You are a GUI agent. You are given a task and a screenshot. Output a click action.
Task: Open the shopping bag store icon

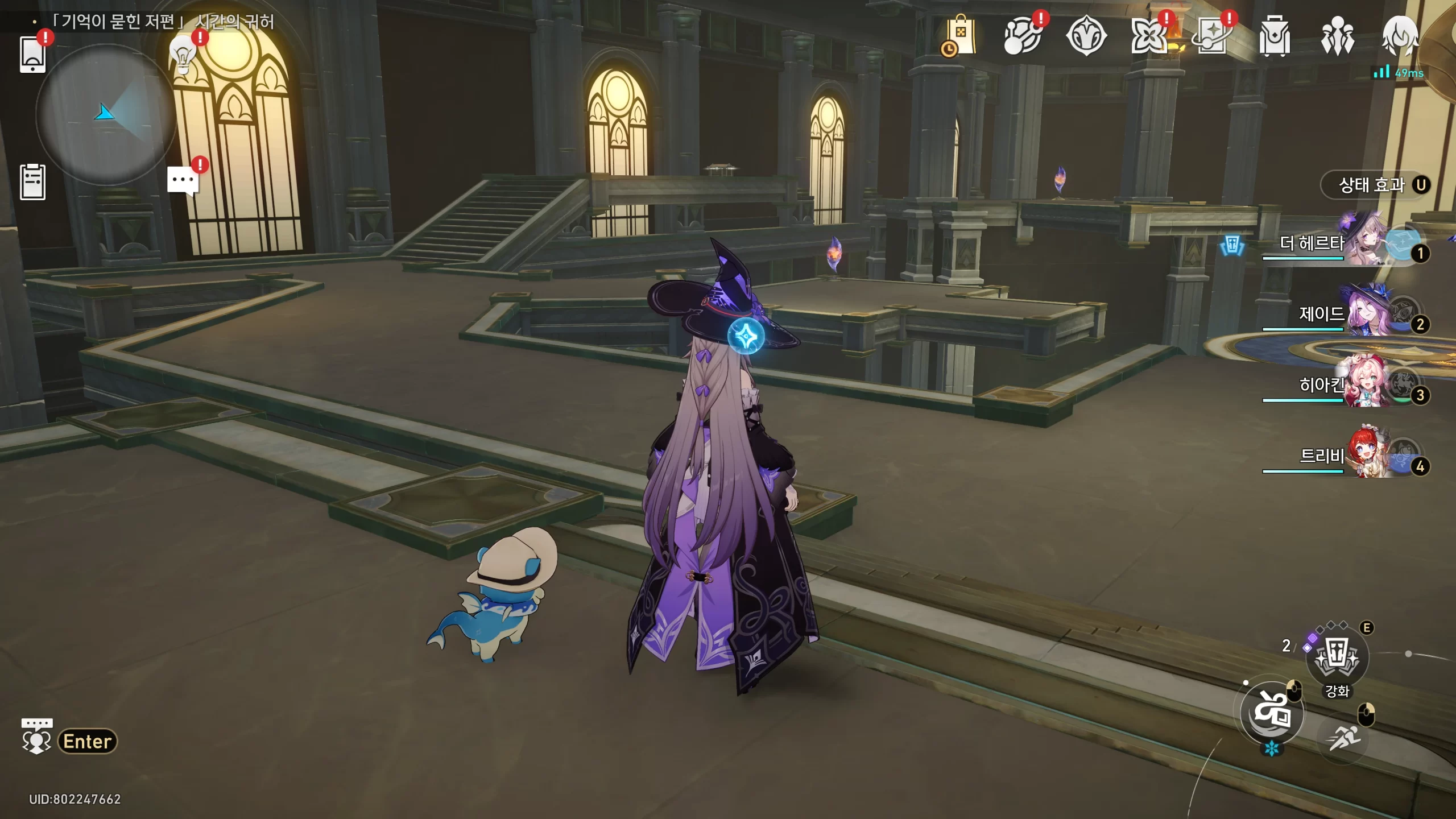pyautogui.click(x=959, y=36)
